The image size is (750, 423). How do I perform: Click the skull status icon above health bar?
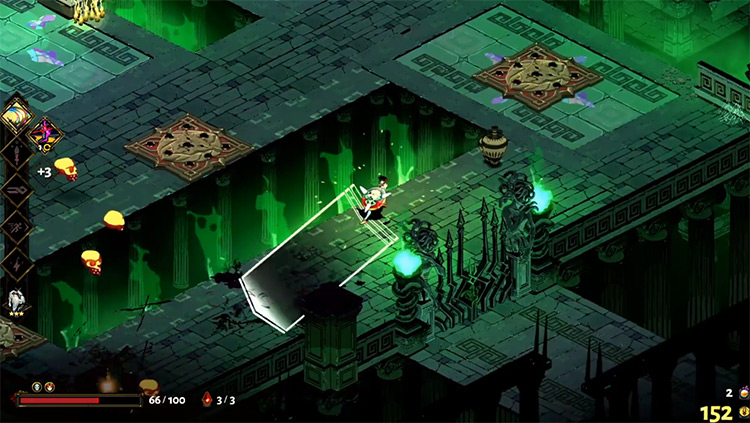point(37,386)
